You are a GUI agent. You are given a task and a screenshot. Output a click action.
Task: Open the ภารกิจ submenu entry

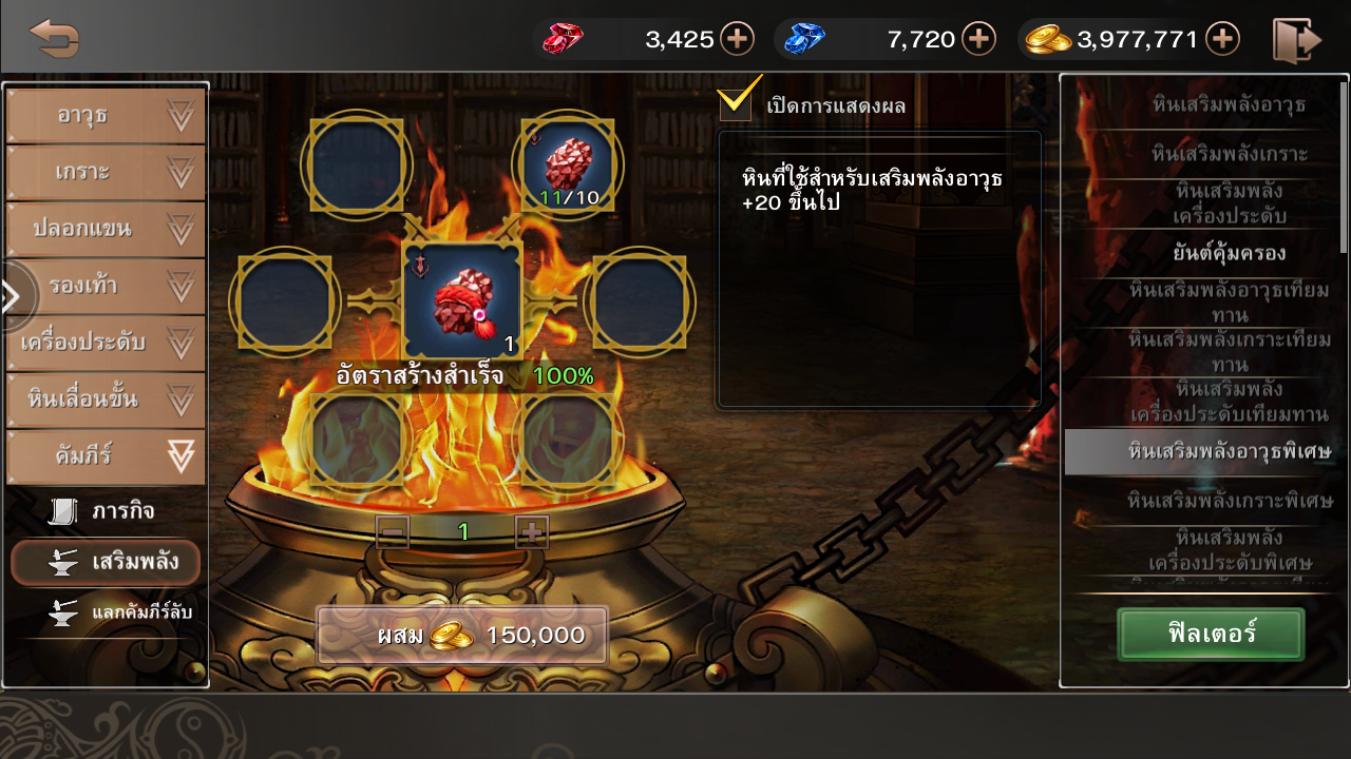coord(105,512)
